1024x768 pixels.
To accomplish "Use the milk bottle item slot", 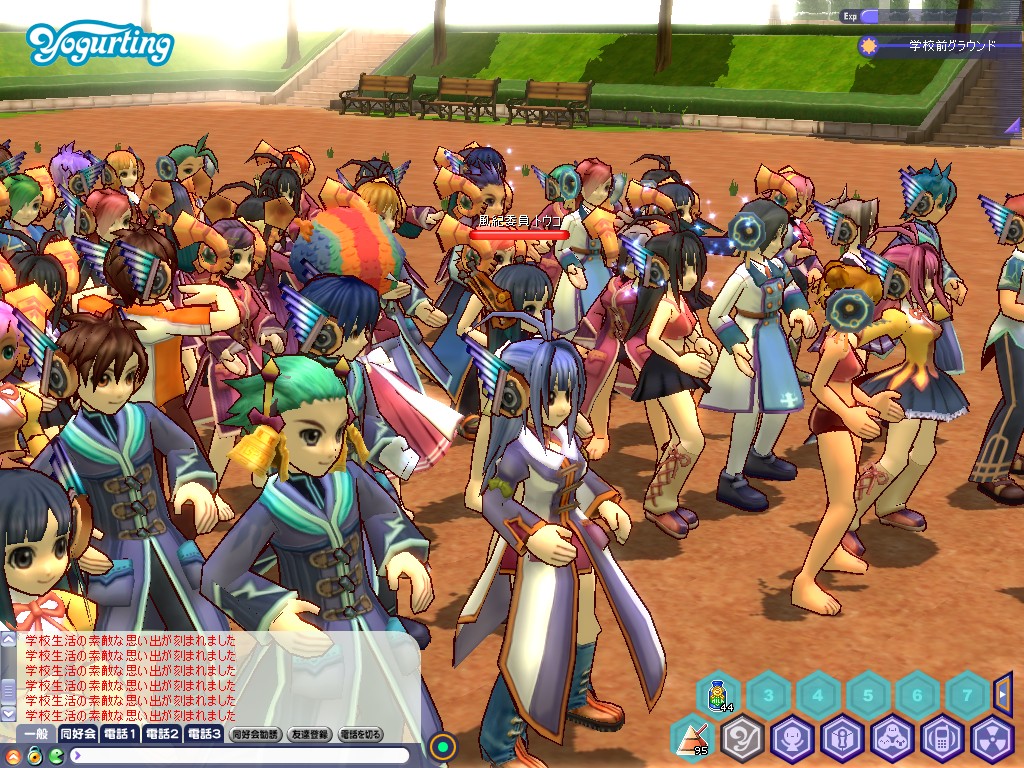I will click(717, 694).
